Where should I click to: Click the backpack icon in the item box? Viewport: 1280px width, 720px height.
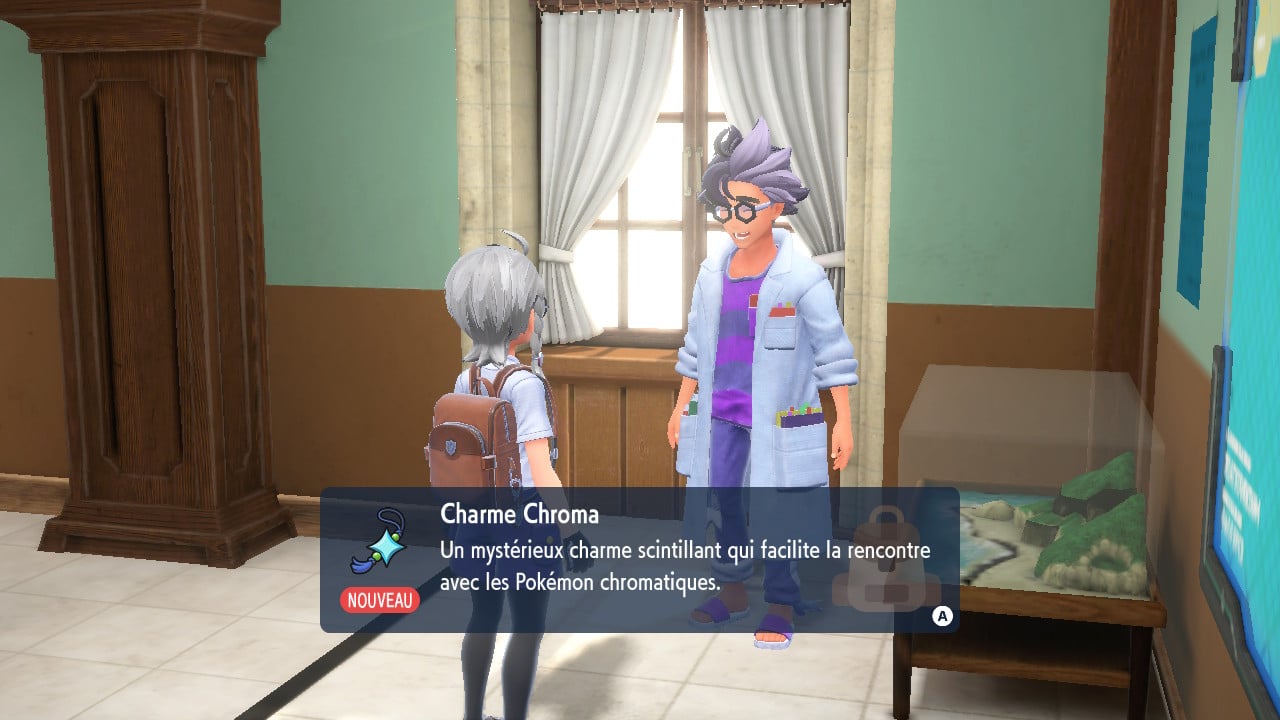pos(885,562)
